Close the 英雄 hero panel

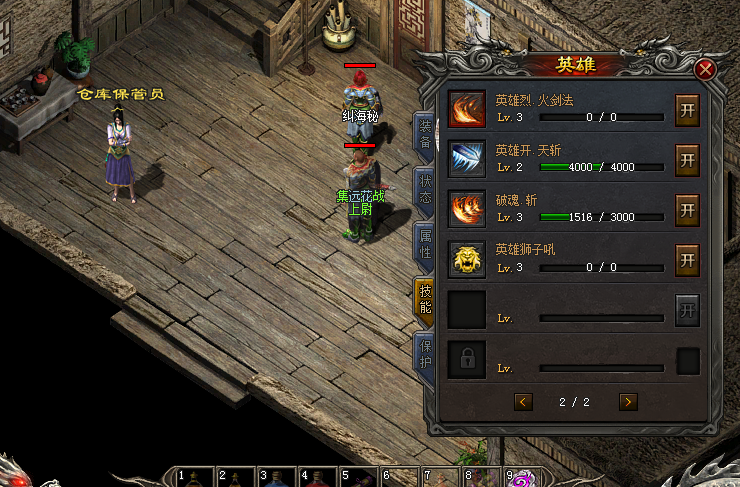point(706,69)
